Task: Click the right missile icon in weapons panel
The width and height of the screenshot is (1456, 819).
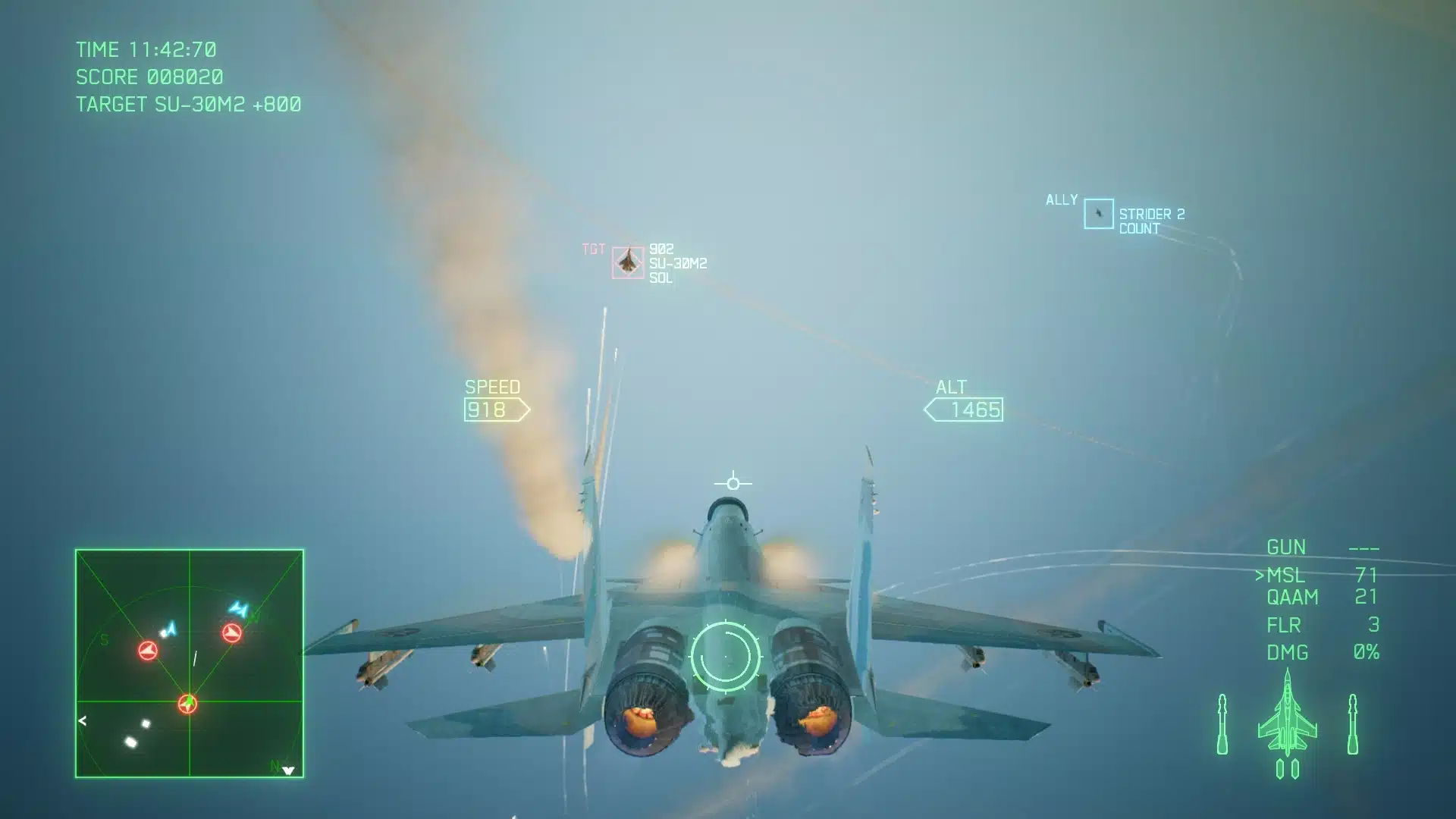Action: 1354,724
